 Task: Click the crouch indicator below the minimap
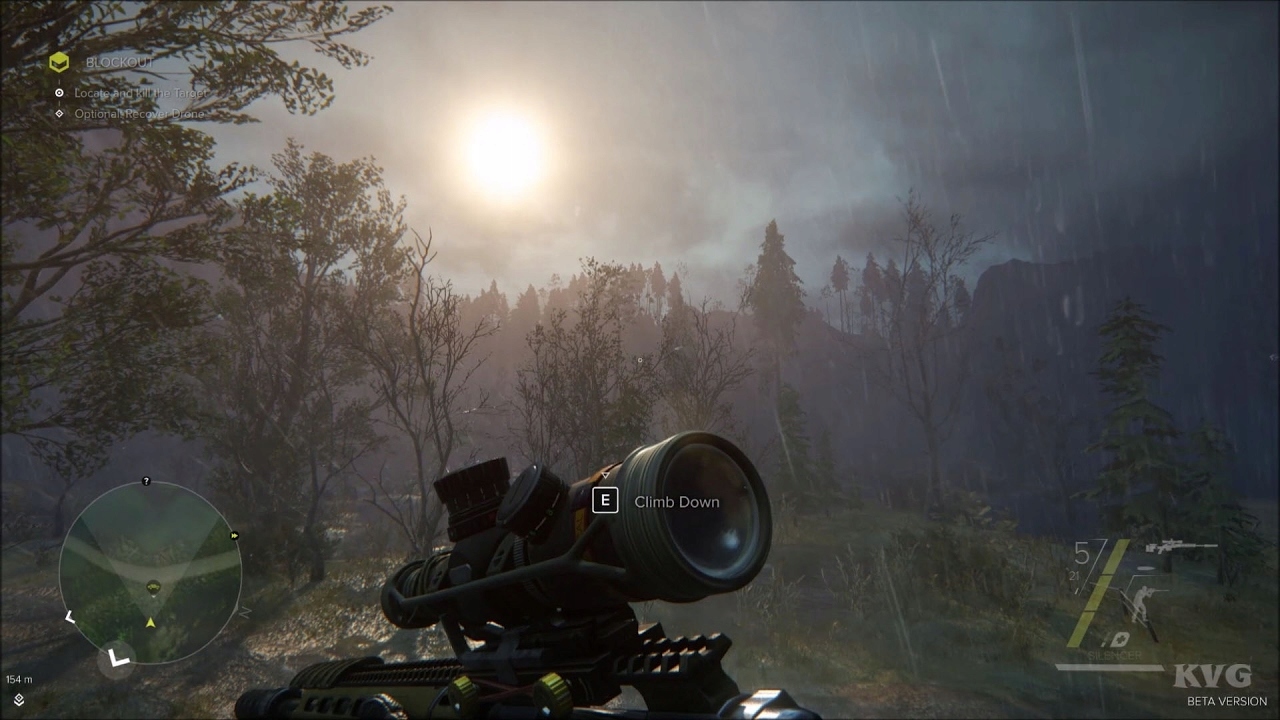(x=117, y=658)
